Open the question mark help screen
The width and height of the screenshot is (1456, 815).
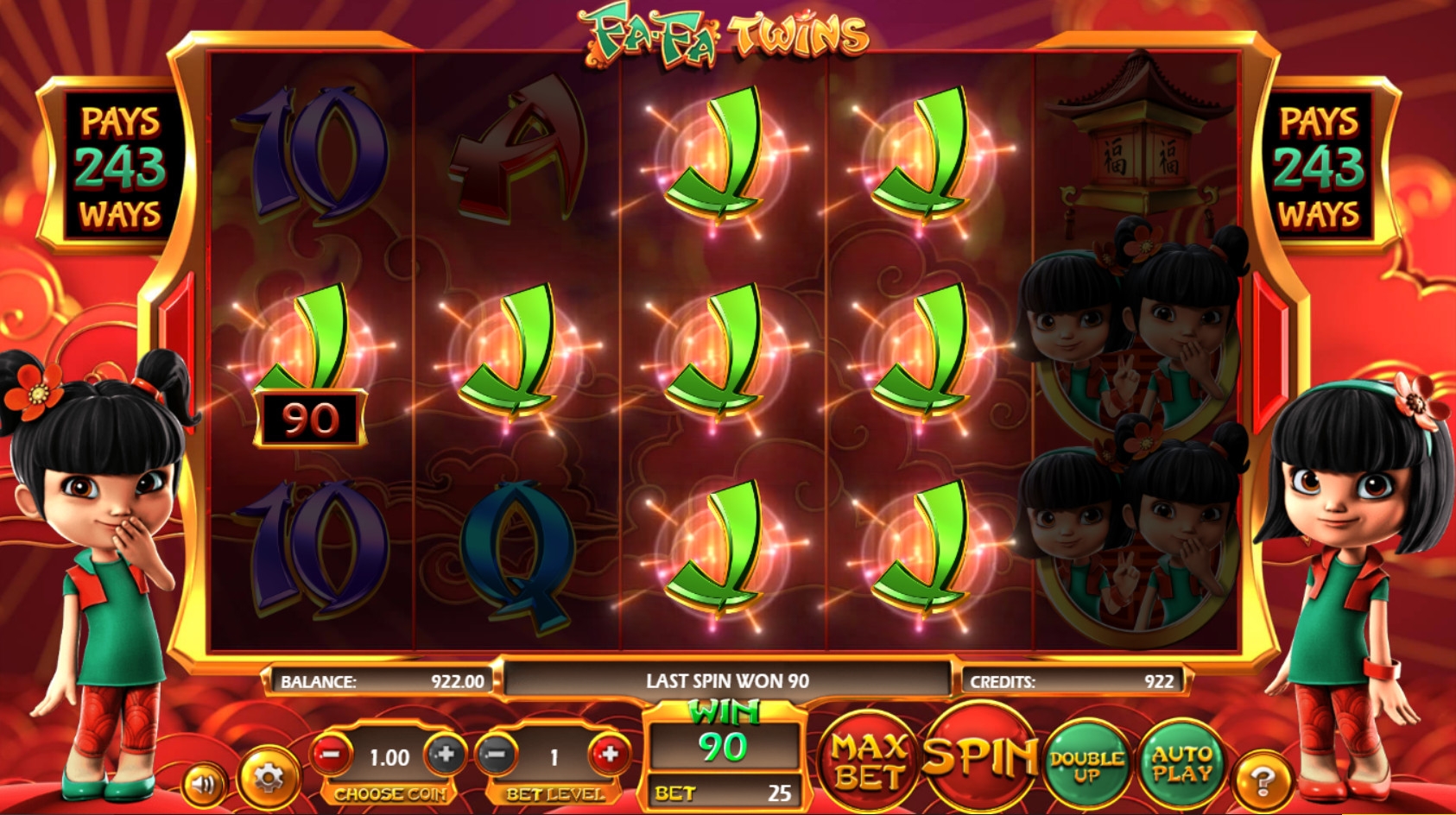click(1262, 781)
